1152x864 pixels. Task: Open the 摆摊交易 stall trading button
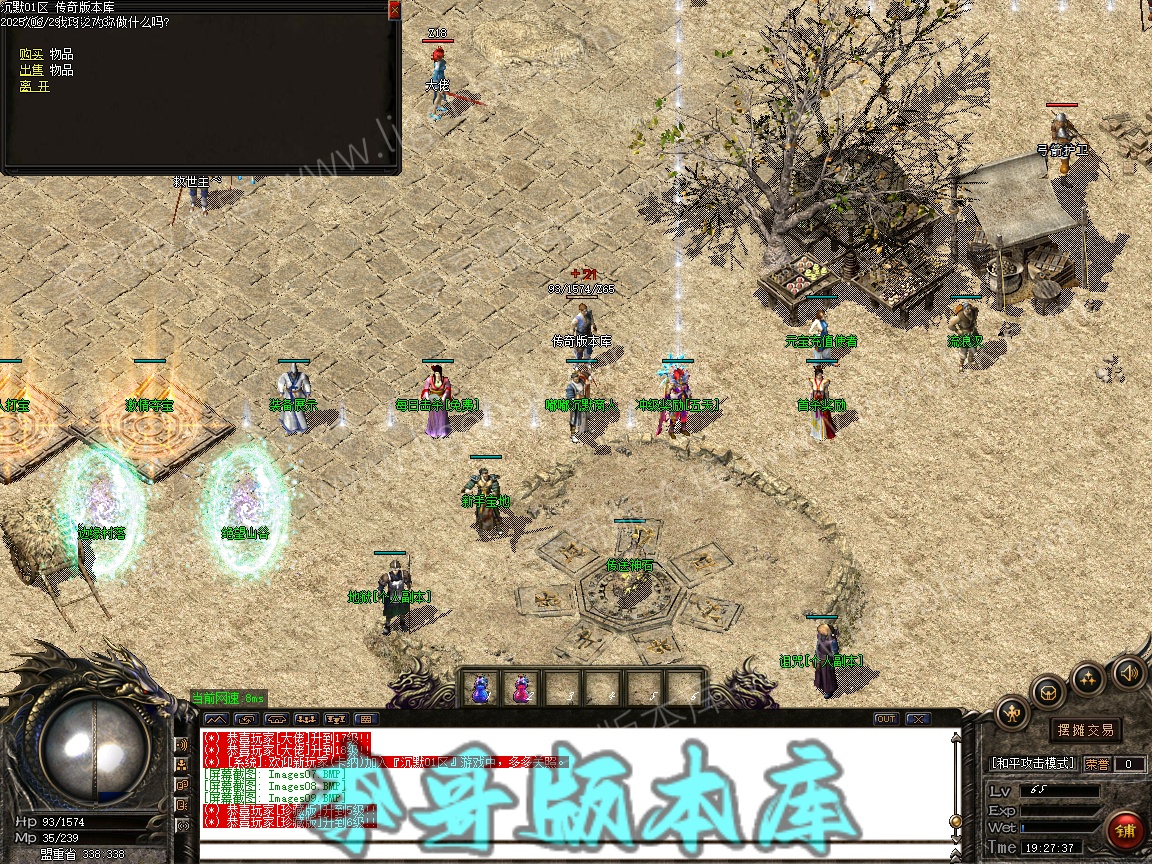point(1086,730)
